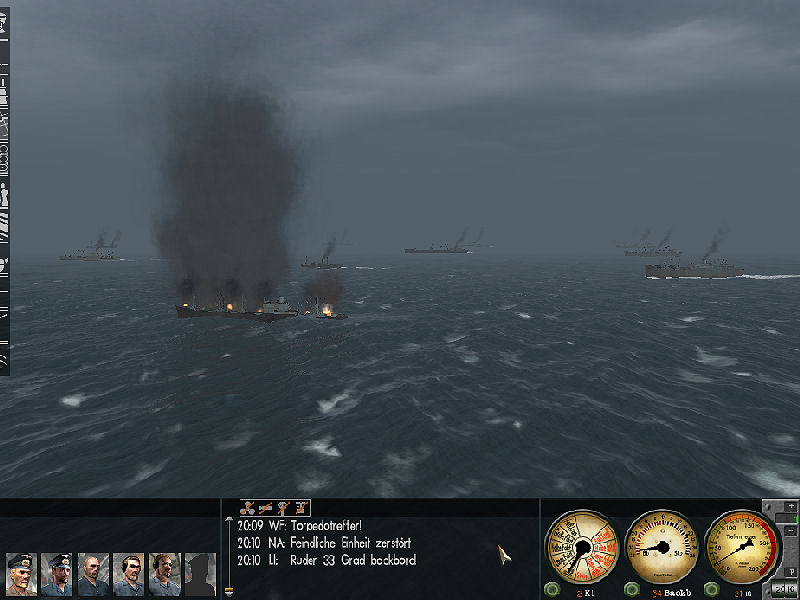Image resolution: width=800 pixels, height=600 pixels.
Task: Toggle the crossed-out propeller message filter
Action: point(248,509)
